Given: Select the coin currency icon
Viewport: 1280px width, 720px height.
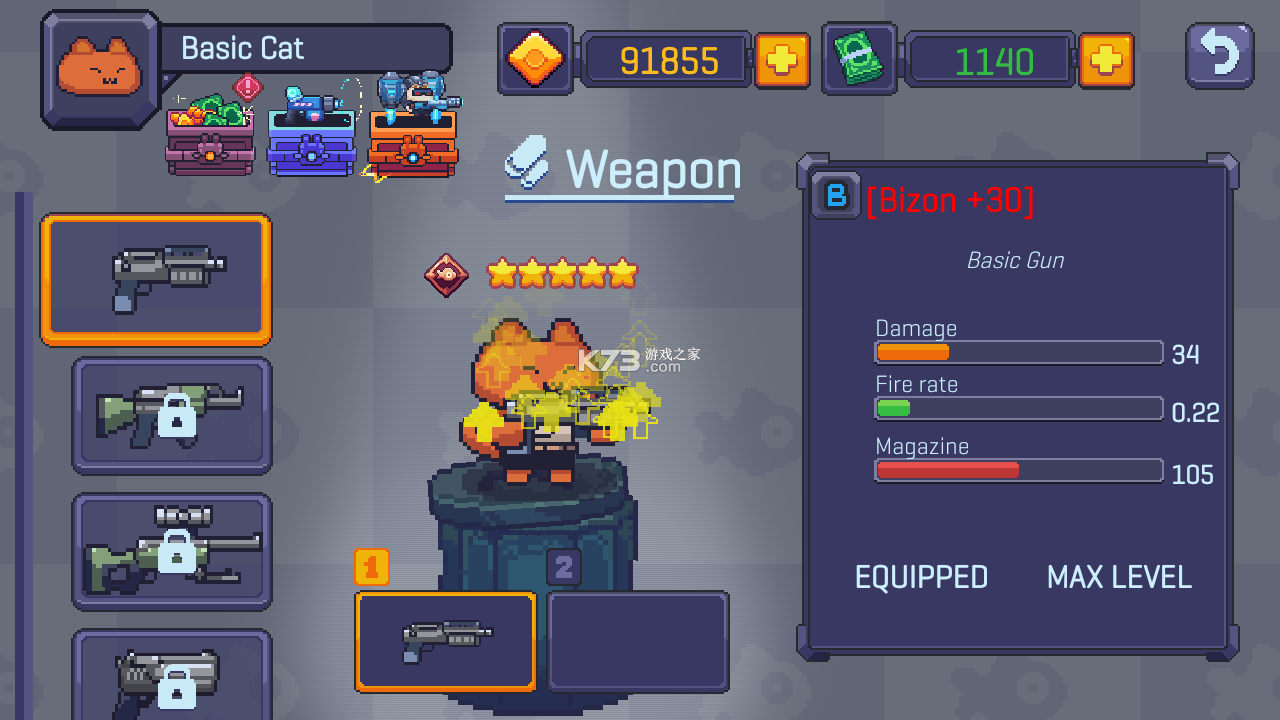Looking at the screenshot, I should [535, 59].
